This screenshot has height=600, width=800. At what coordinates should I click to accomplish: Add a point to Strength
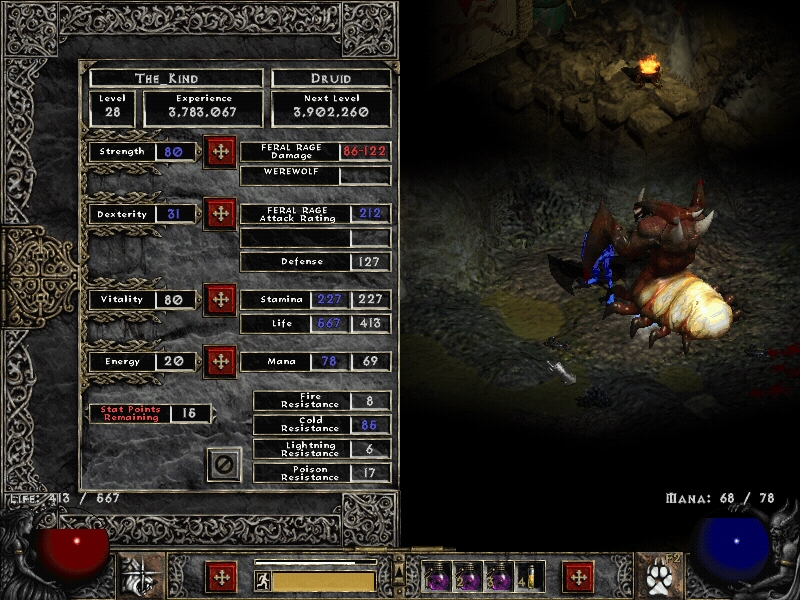point(219,152)
